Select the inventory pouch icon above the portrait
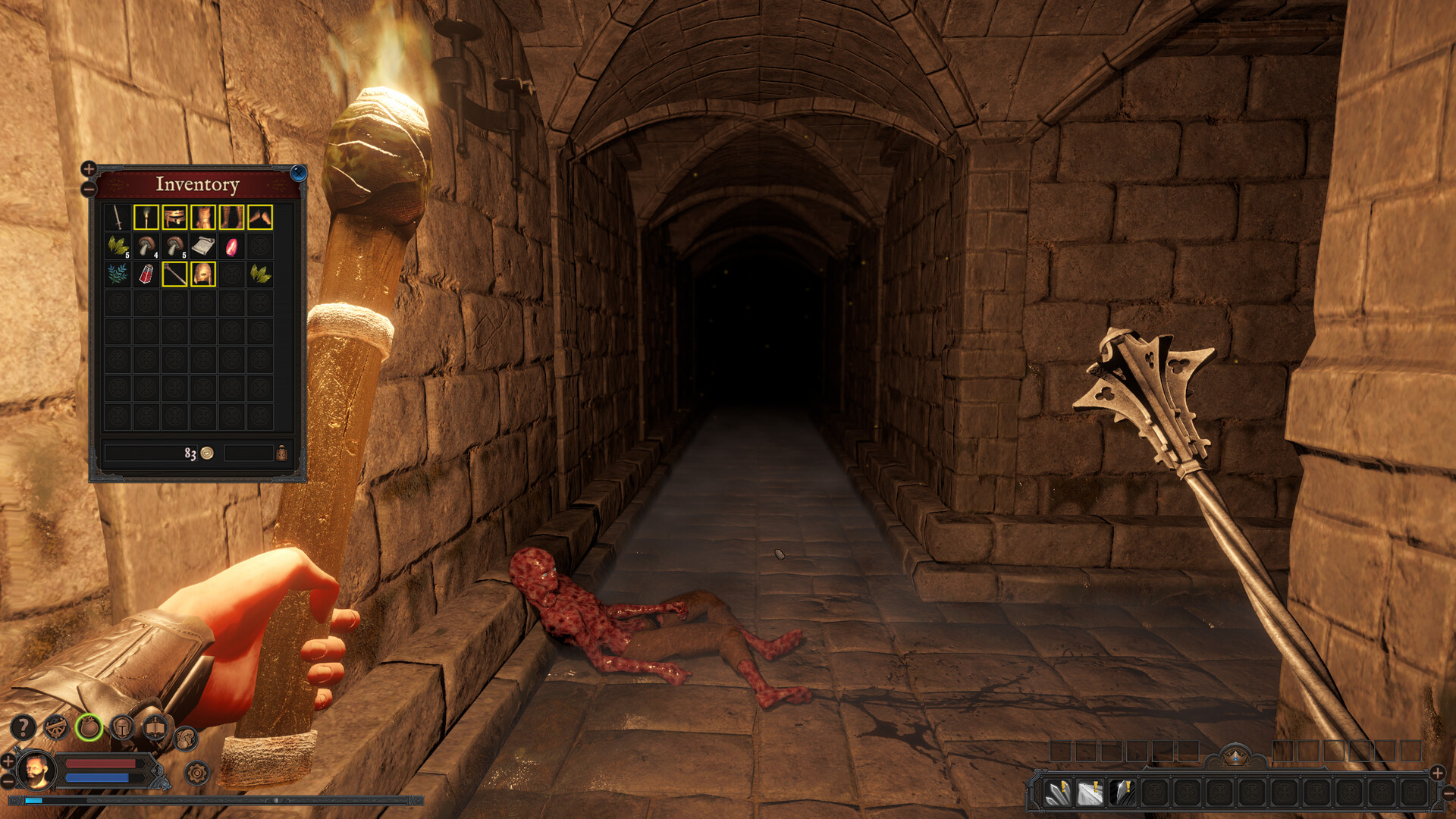1456x819 pixels. click(x=89, y=727)
